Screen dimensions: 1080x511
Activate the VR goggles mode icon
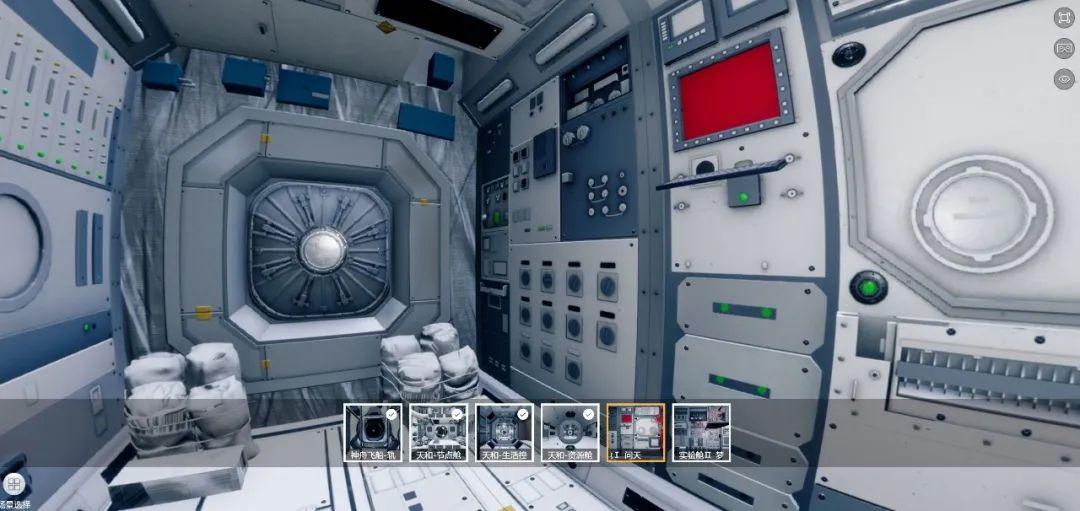[1063, 48]
